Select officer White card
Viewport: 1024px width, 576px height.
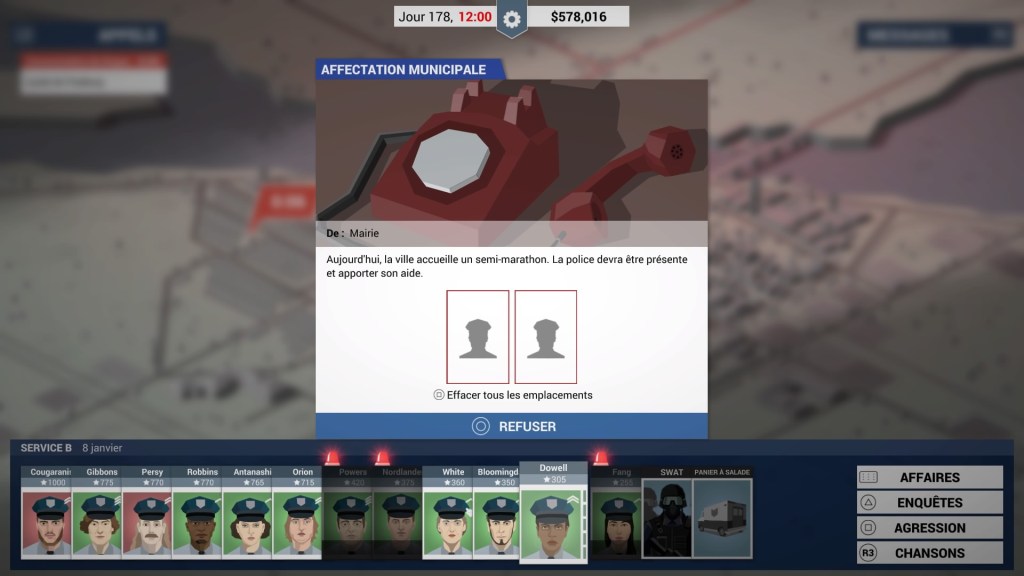point(448,516)
